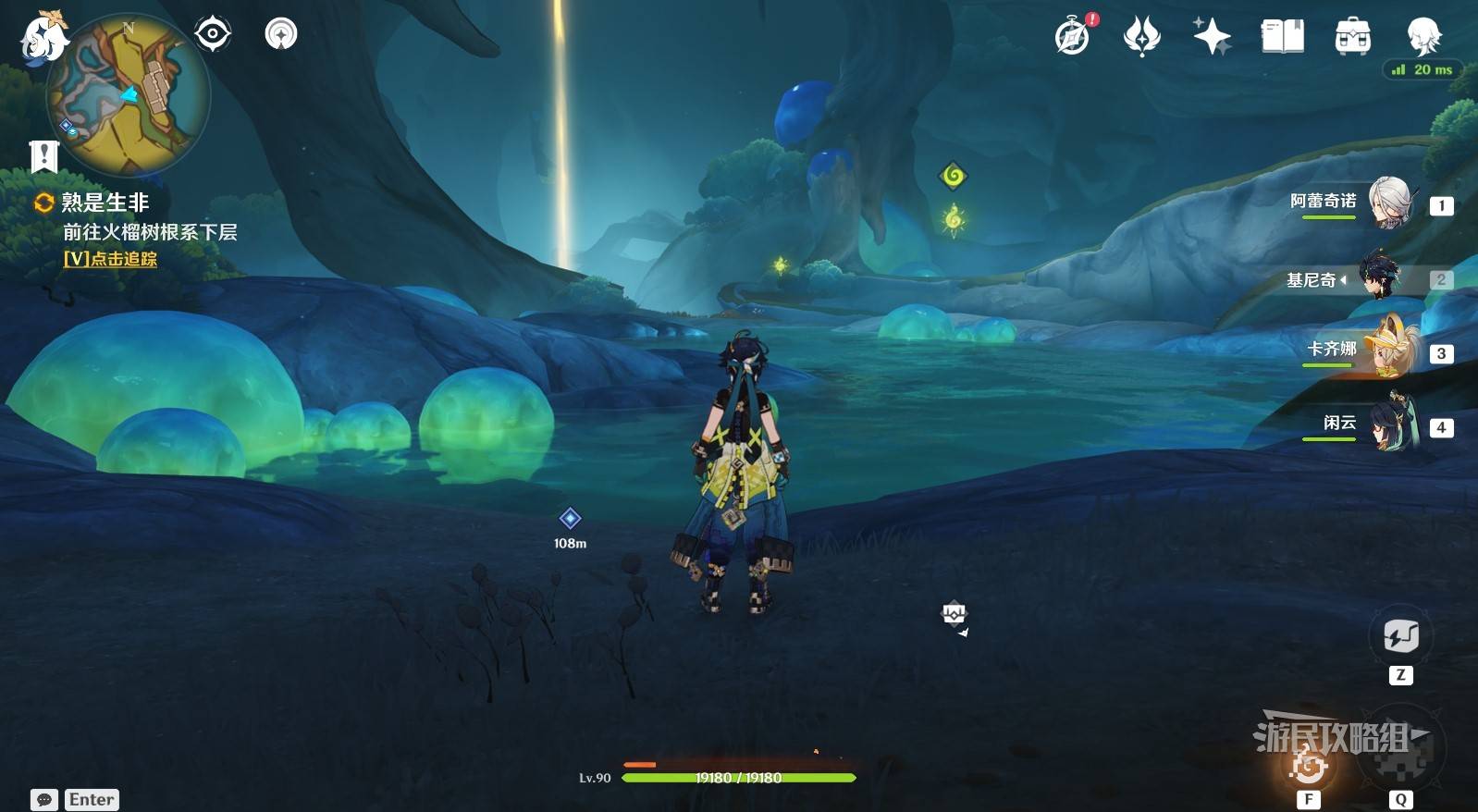This screenshot has width=1478, height=812.
Task: Switch to party member 卡齐娜
Action: (x=1388, y=351)
